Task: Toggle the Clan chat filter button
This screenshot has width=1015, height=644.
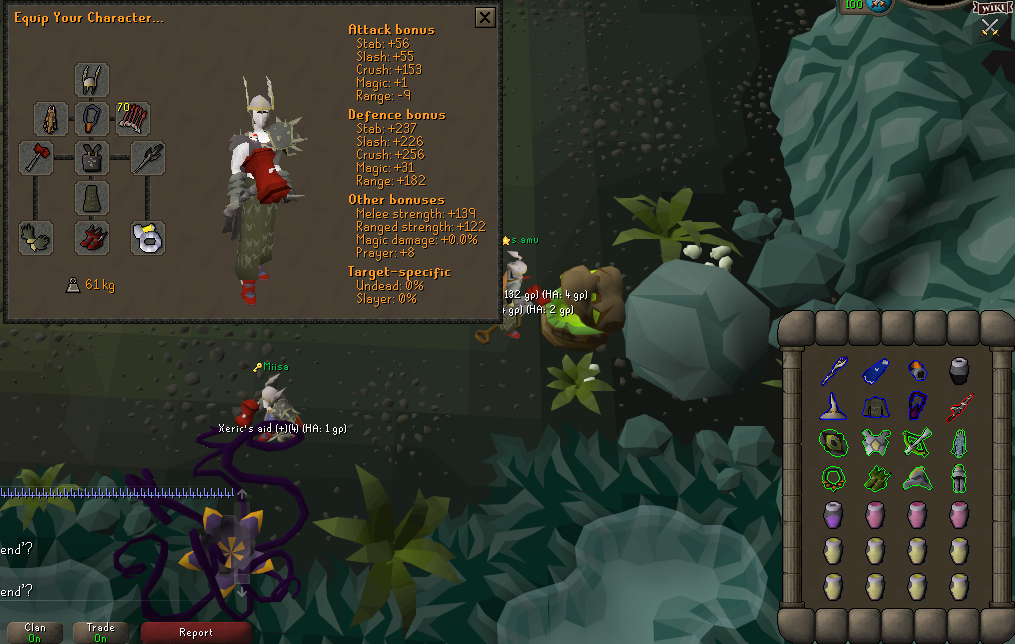Action: (x=35, y=632)
